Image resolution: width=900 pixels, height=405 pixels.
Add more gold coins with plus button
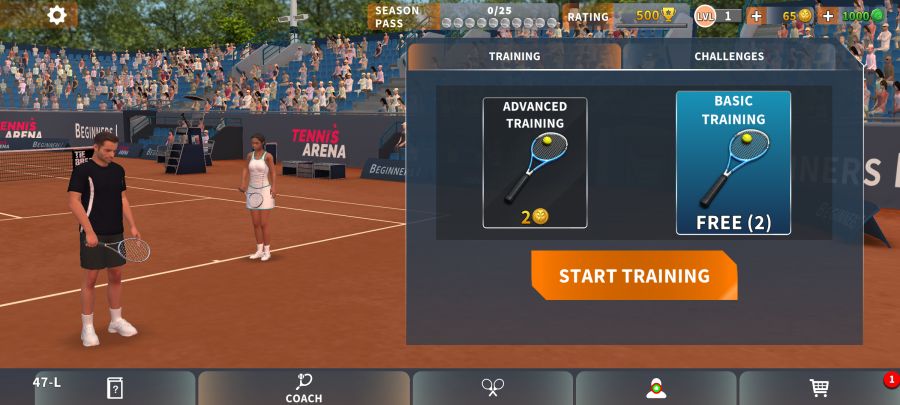pyautogui.click(x=756, y=16)
